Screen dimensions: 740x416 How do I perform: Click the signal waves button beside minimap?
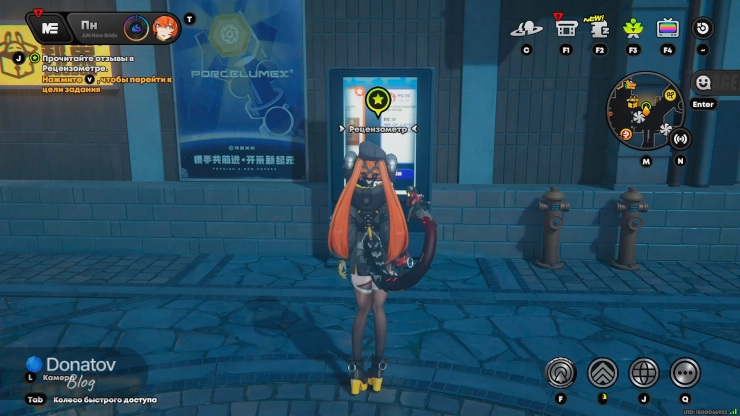(681, 139)
